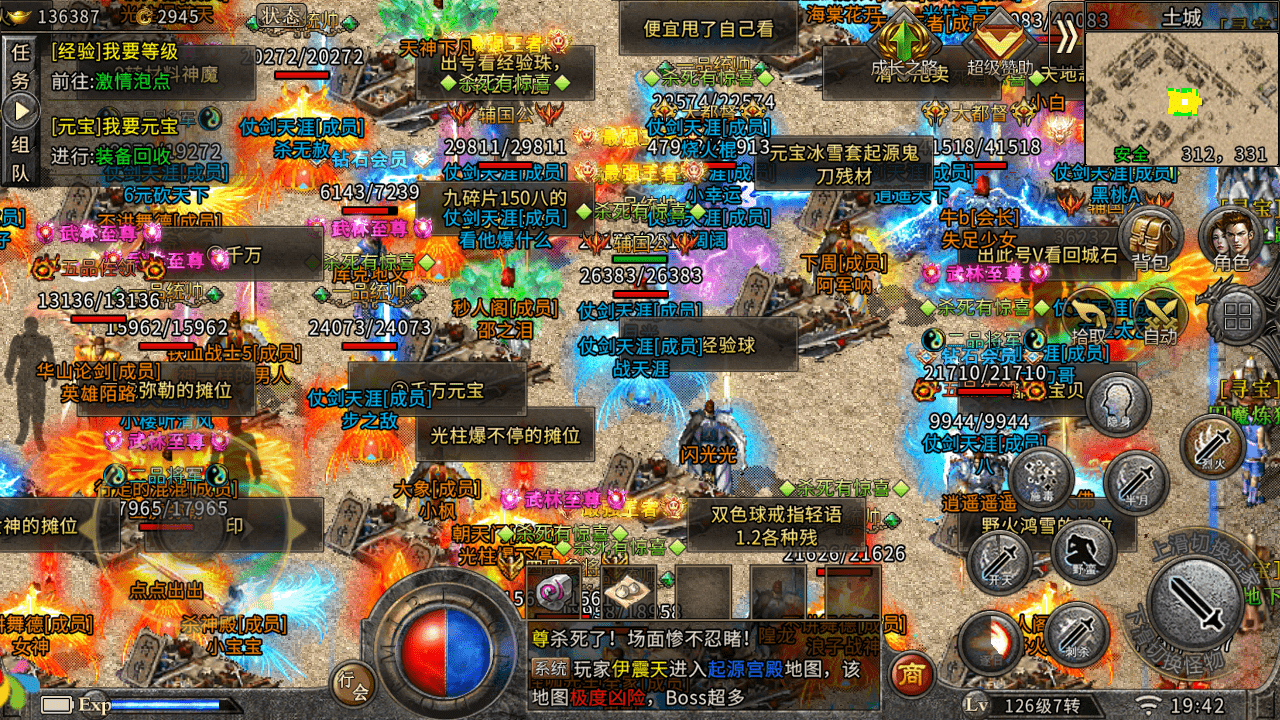Activate the 刺杀 skill
Screen dimensions: 1280x720
[x=1076, y=634]
